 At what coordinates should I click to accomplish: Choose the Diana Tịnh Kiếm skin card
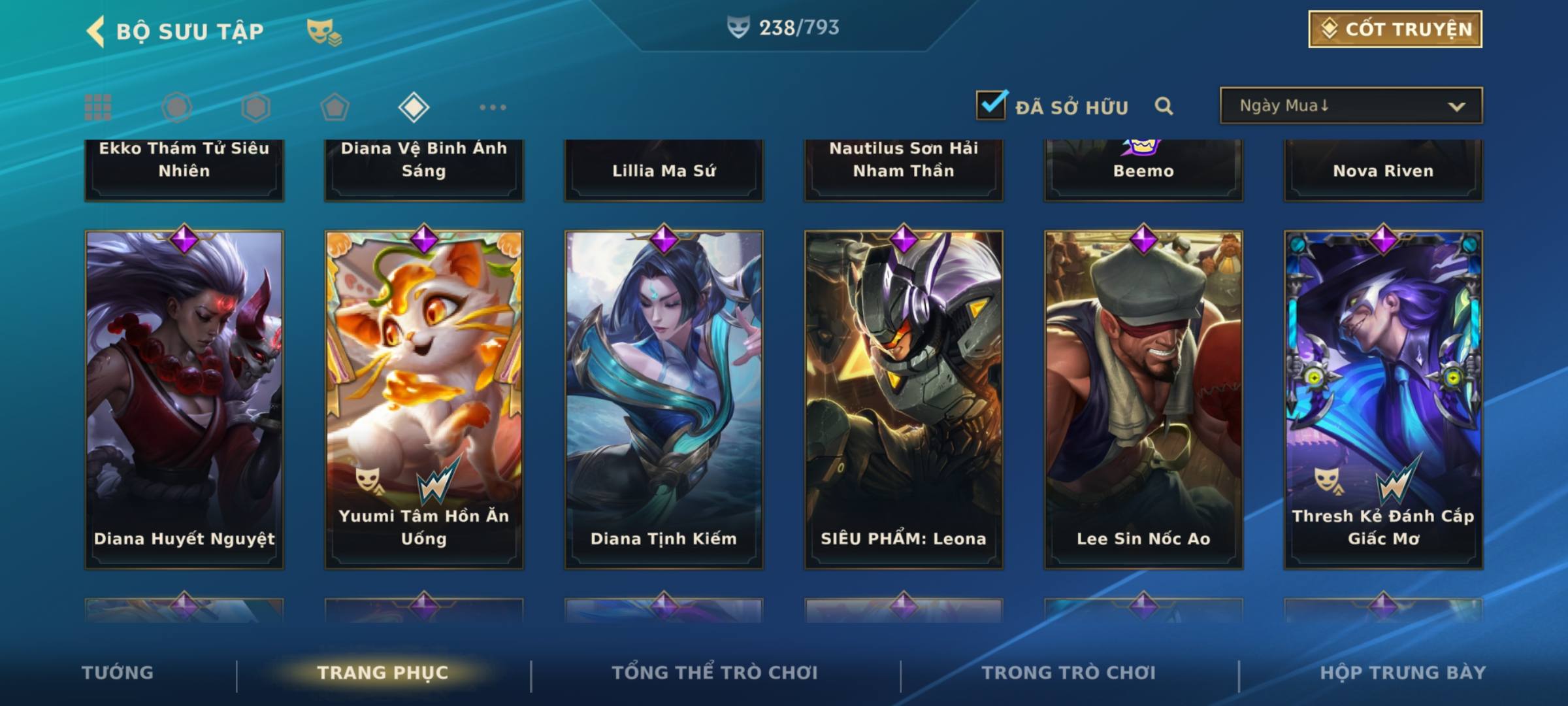coord(664,399)
